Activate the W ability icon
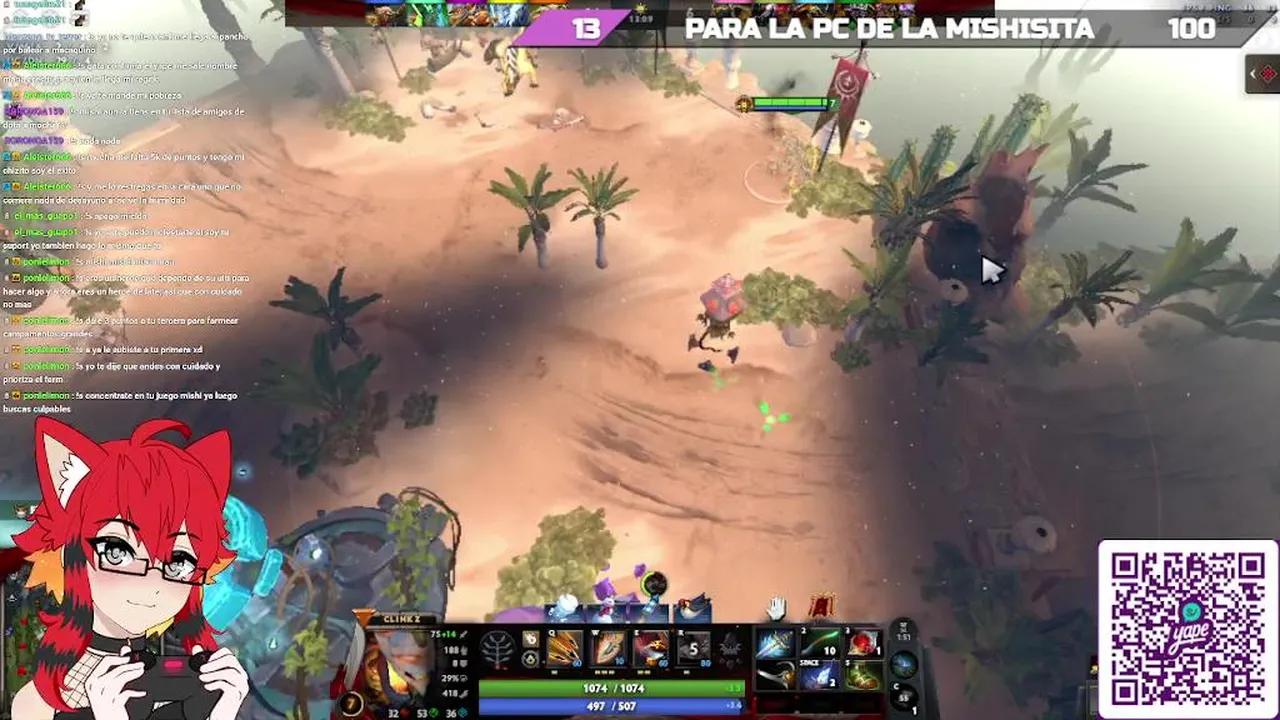The image size is (1280, 720). click(607, 648)
